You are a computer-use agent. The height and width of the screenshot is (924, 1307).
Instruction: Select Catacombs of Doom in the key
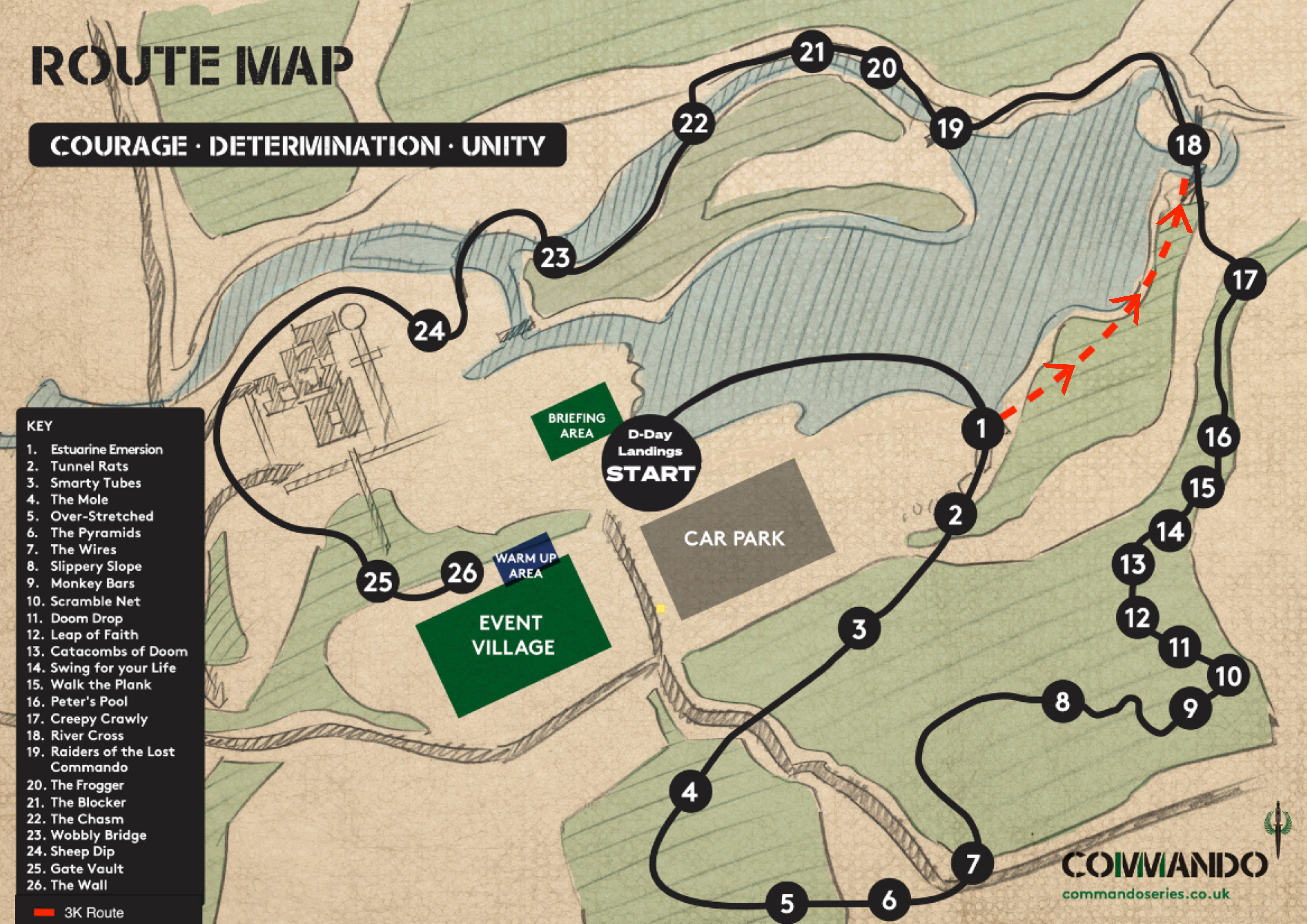(x=119, y=651)
